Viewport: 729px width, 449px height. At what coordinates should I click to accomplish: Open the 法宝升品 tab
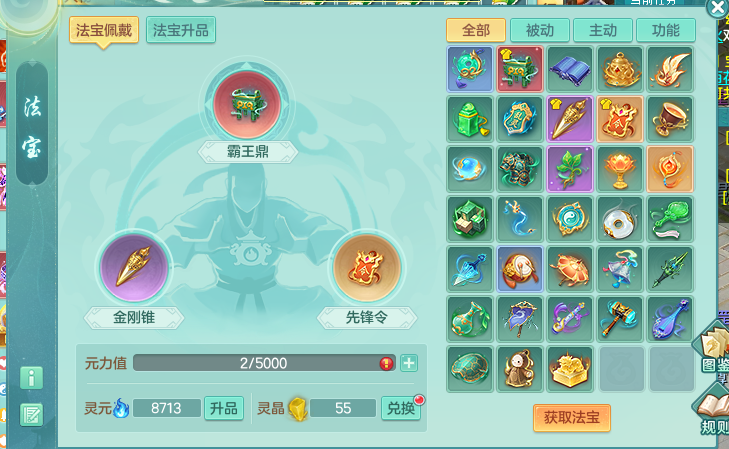[x=181, y=30]
